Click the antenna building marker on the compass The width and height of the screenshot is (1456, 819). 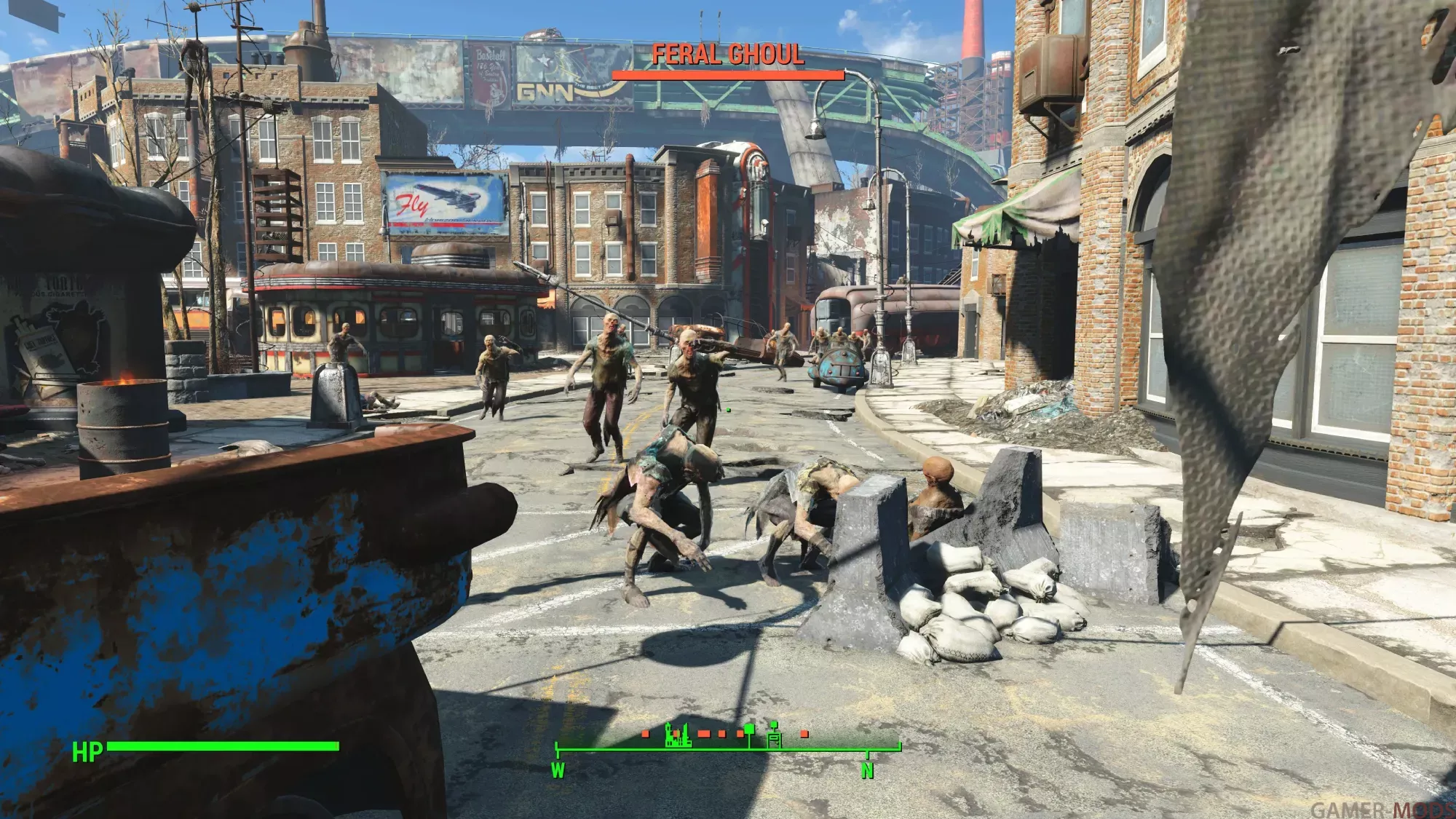click(775, 735)
